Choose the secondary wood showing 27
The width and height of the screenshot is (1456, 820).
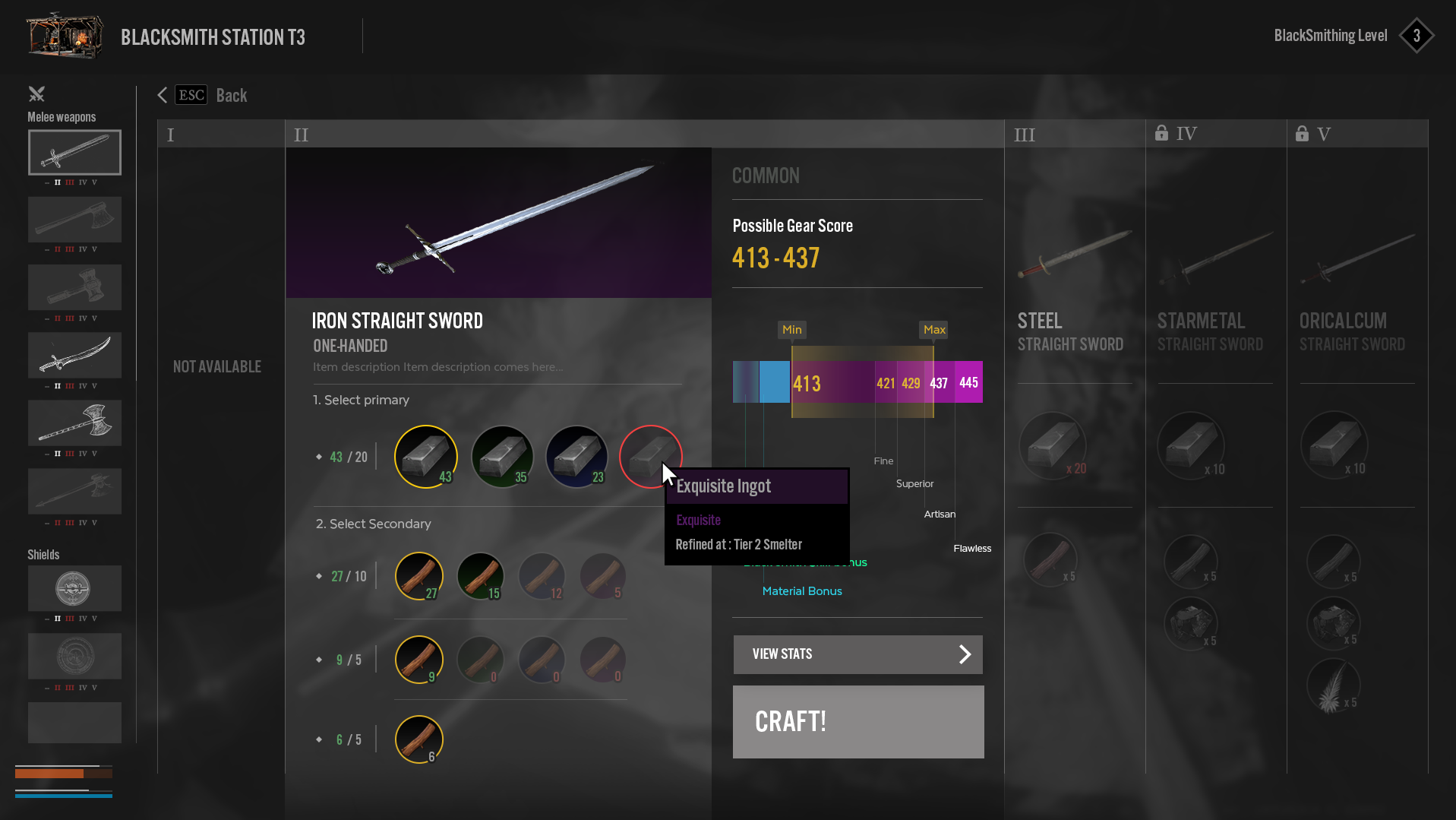419,575
